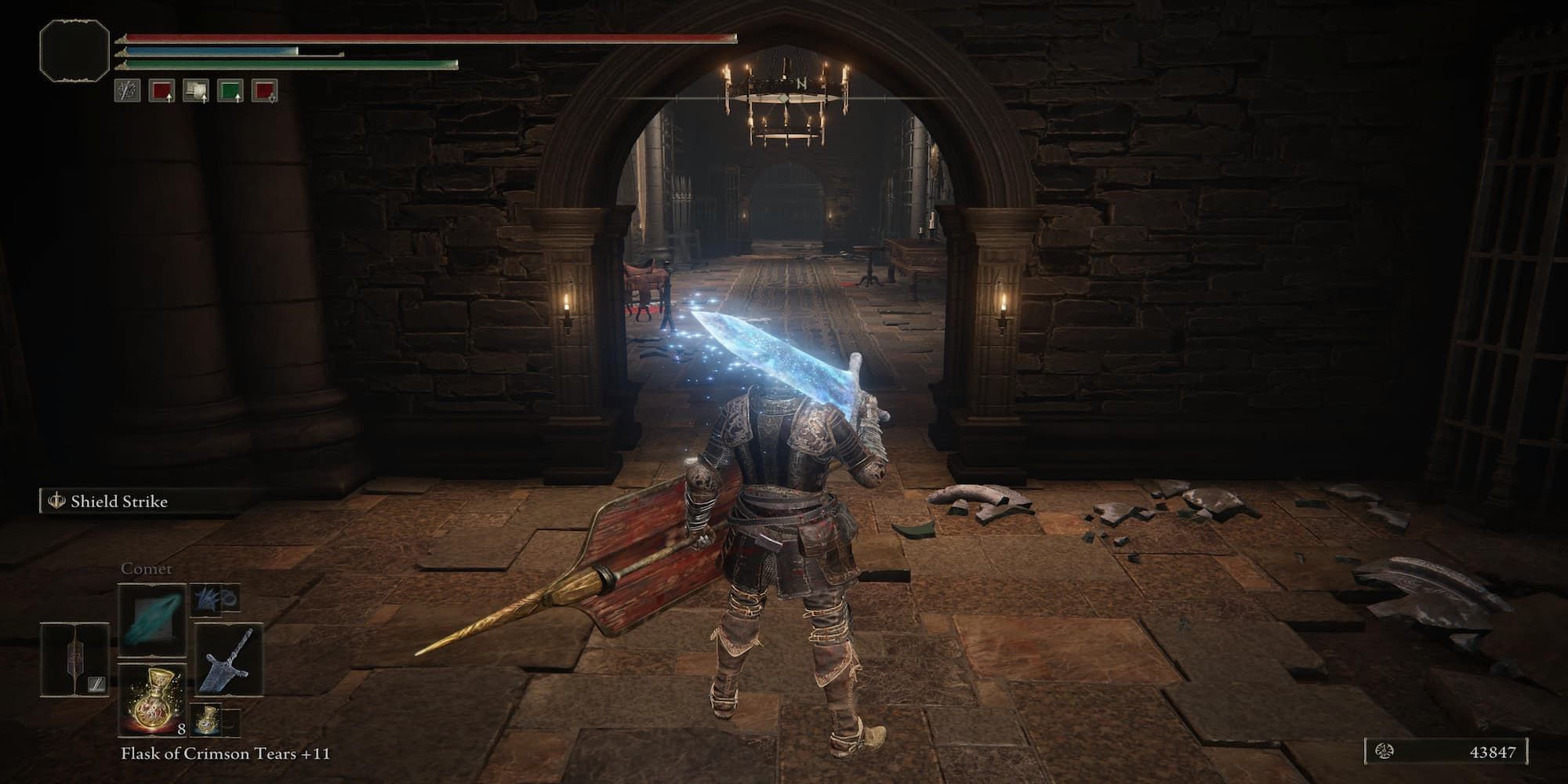Viewport: 1568px width, 784px height.
Task: Choose the next queued spiky blue spell icon
Action: tap(206, 598)
